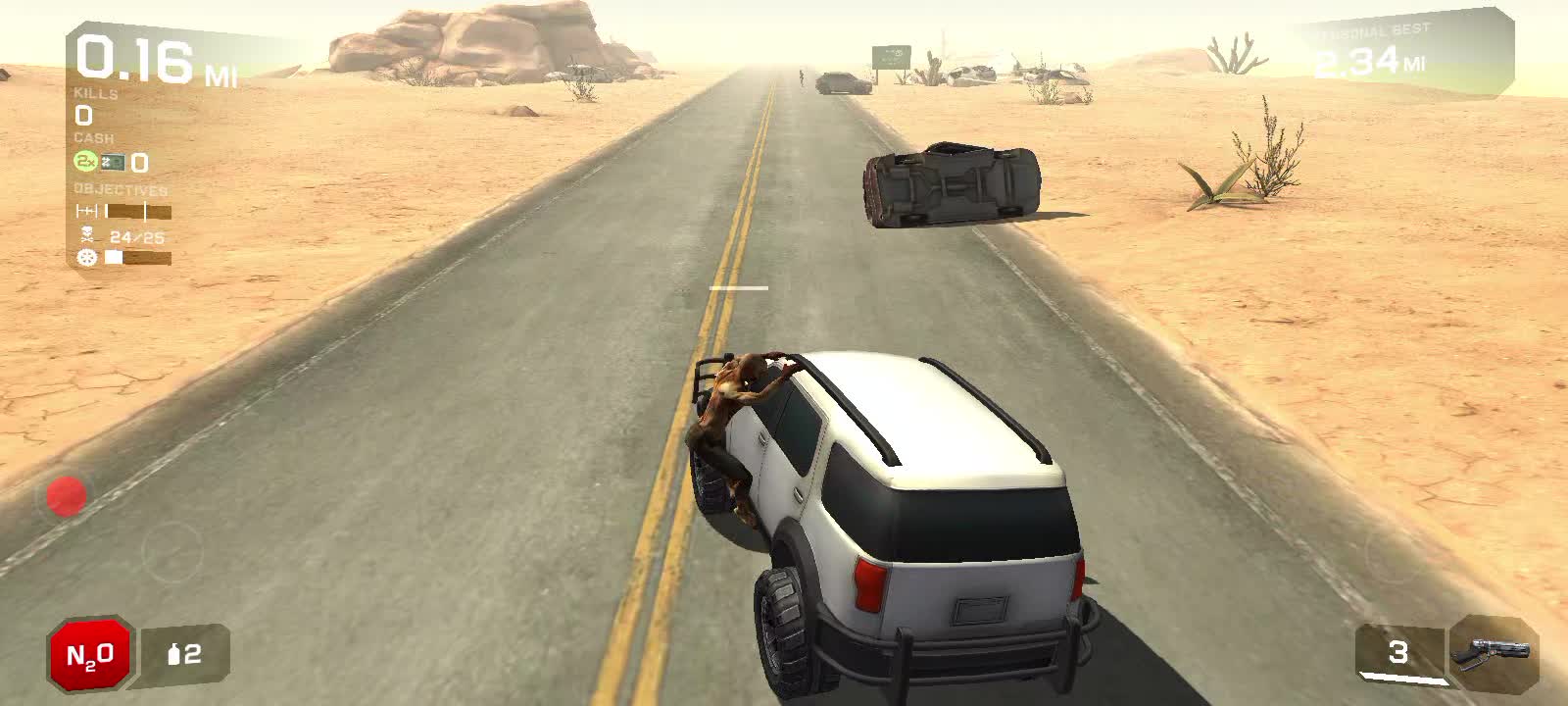This screenshot has height=706, width=1568.
Task: Click the KILLS counter label
Action: (x=93, y=95)
